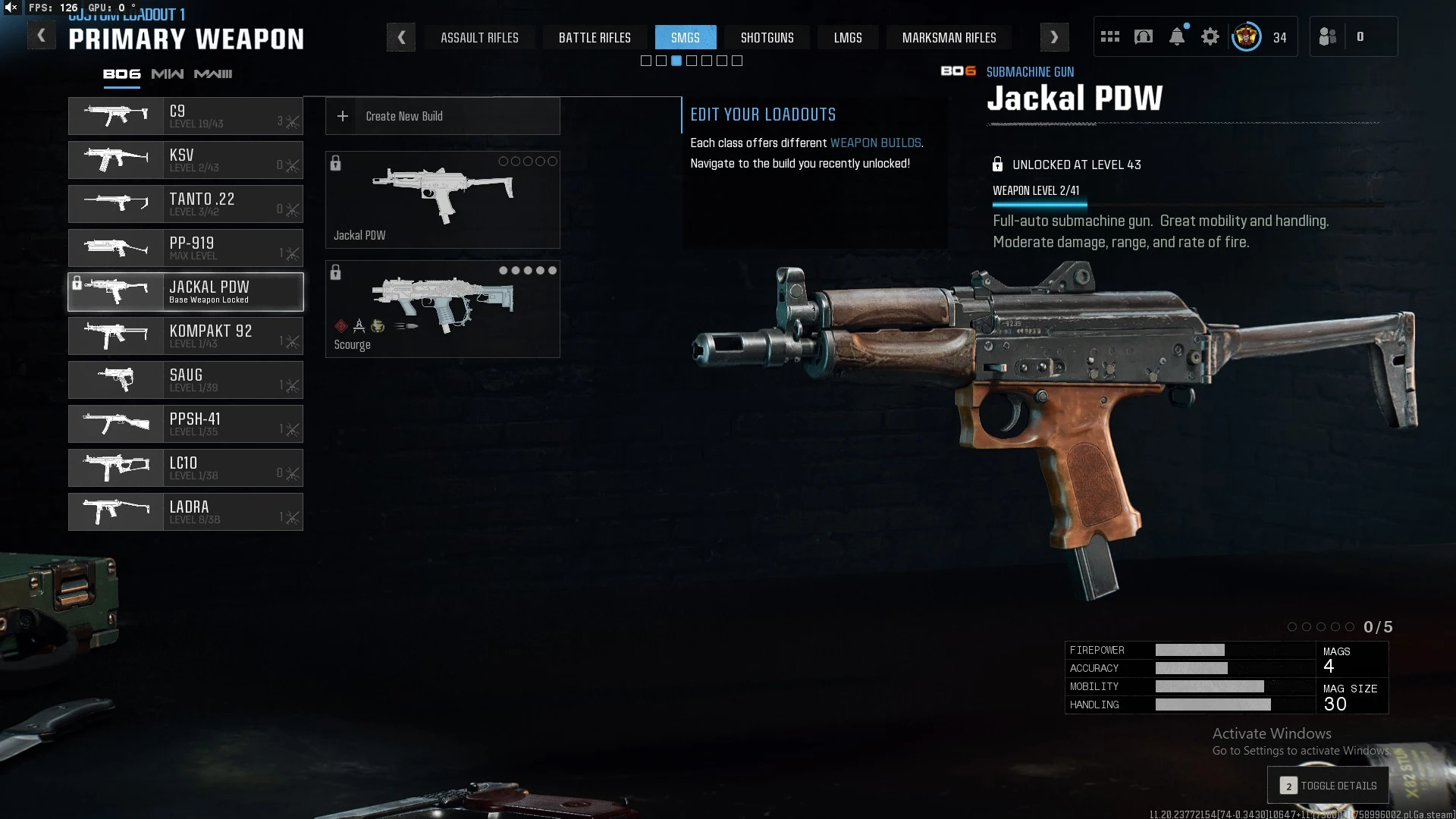Switch to the Assault Rifles category
Viewport: 1456px width, 819px height.
479,37
